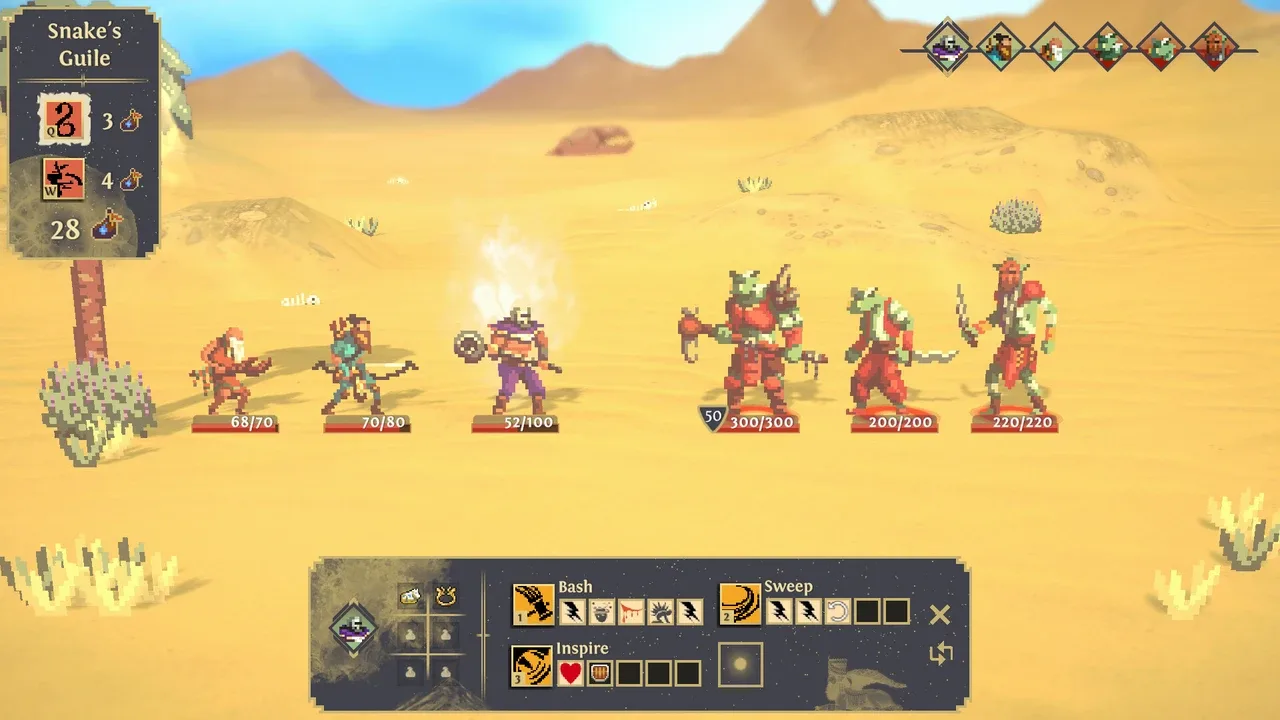Select the purple knight turn-order portrait
This screenshot has width=1280, height=720.
pos(946,46)
